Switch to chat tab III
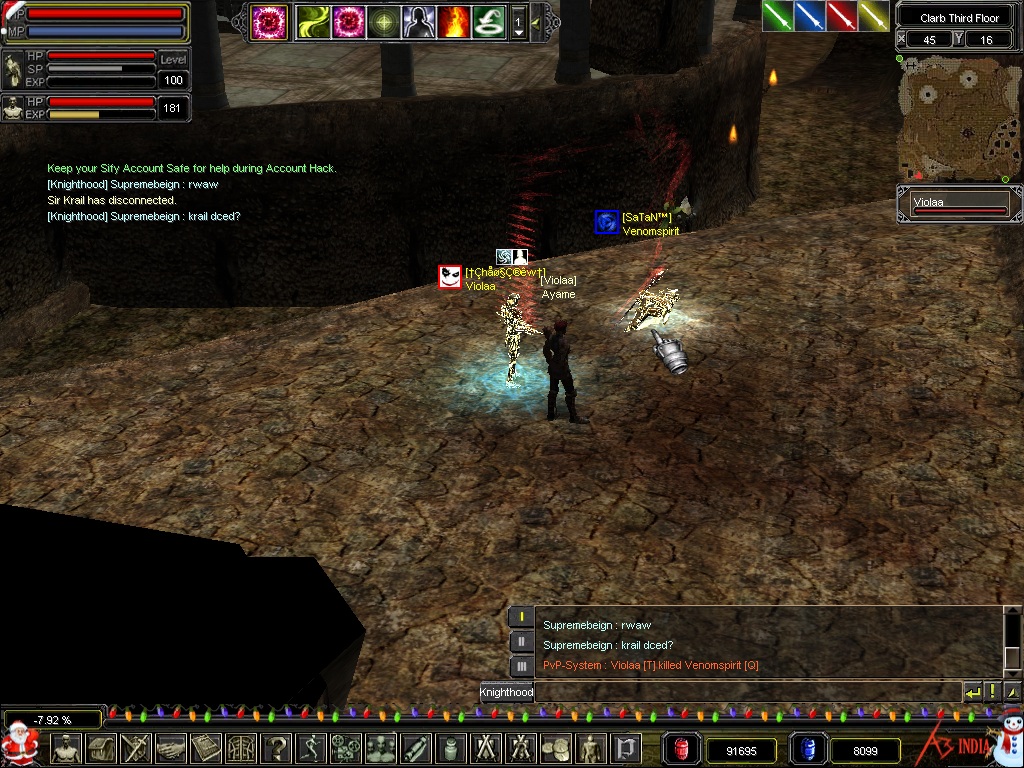The height and width of the screenshot is (768, 1024). 521,666
